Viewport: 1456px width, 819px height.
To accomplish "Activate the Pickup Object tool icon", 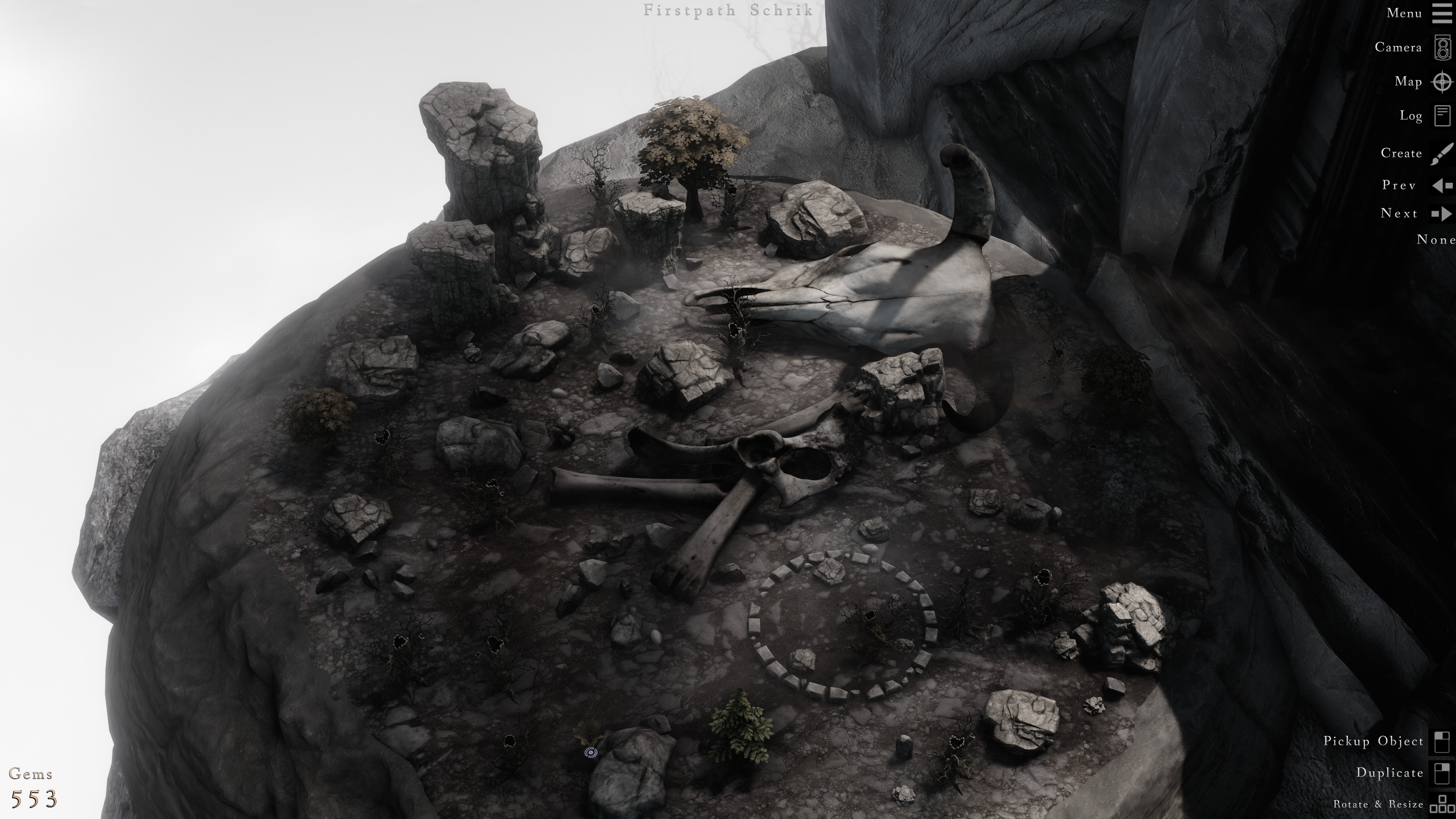I will pos(1442,742).
